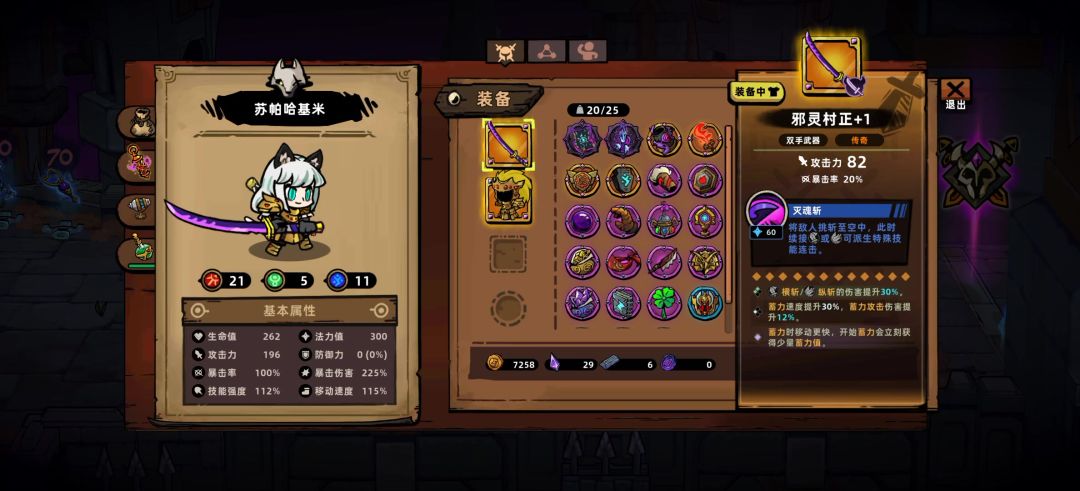This screenshot has width=1080, height=491.
Task: Select the equipped purple katana weapon slot
Action: click(509, 145)
